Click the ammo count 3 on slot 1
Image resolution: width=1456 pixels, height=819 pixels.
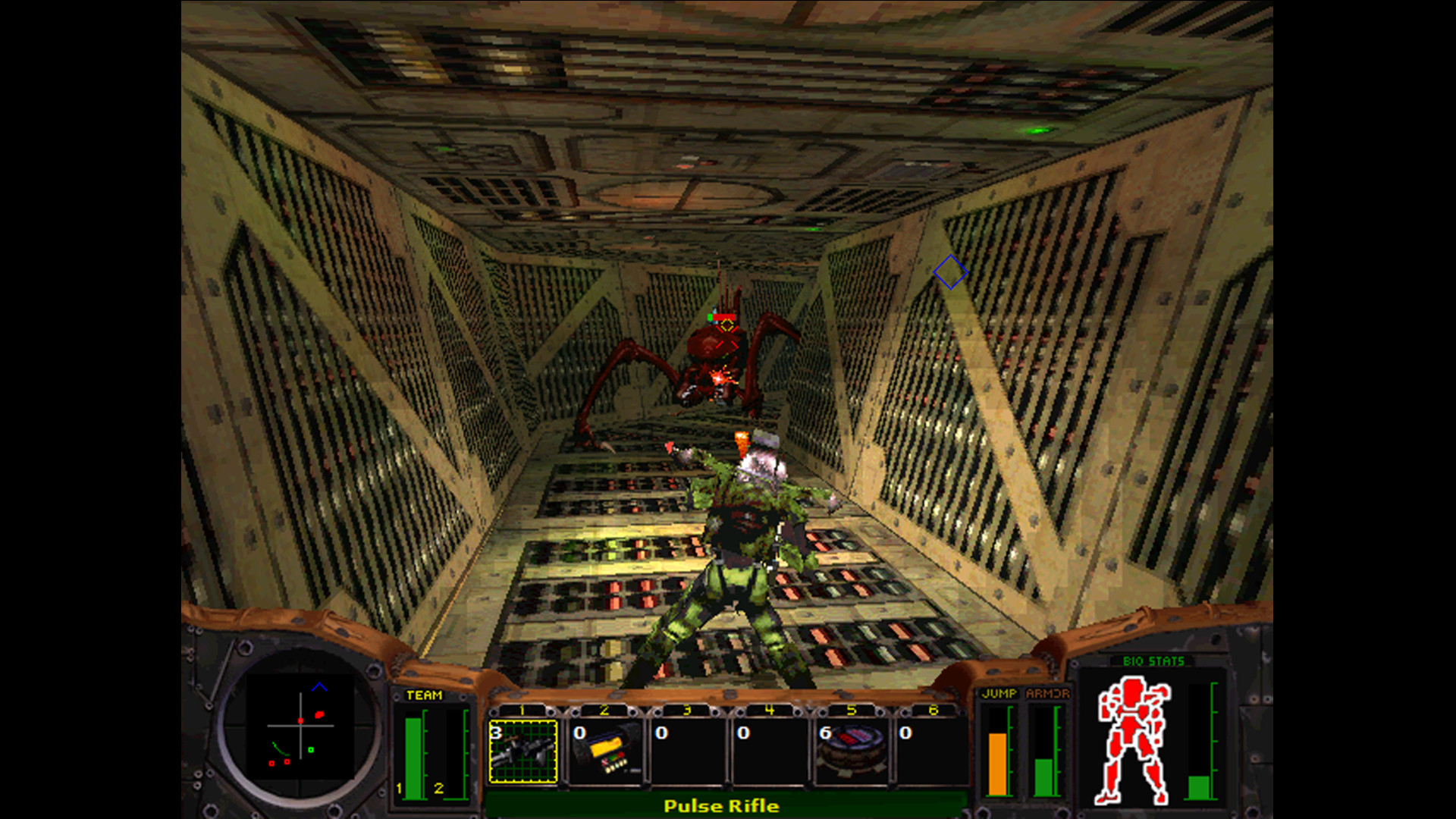(497, 733)
